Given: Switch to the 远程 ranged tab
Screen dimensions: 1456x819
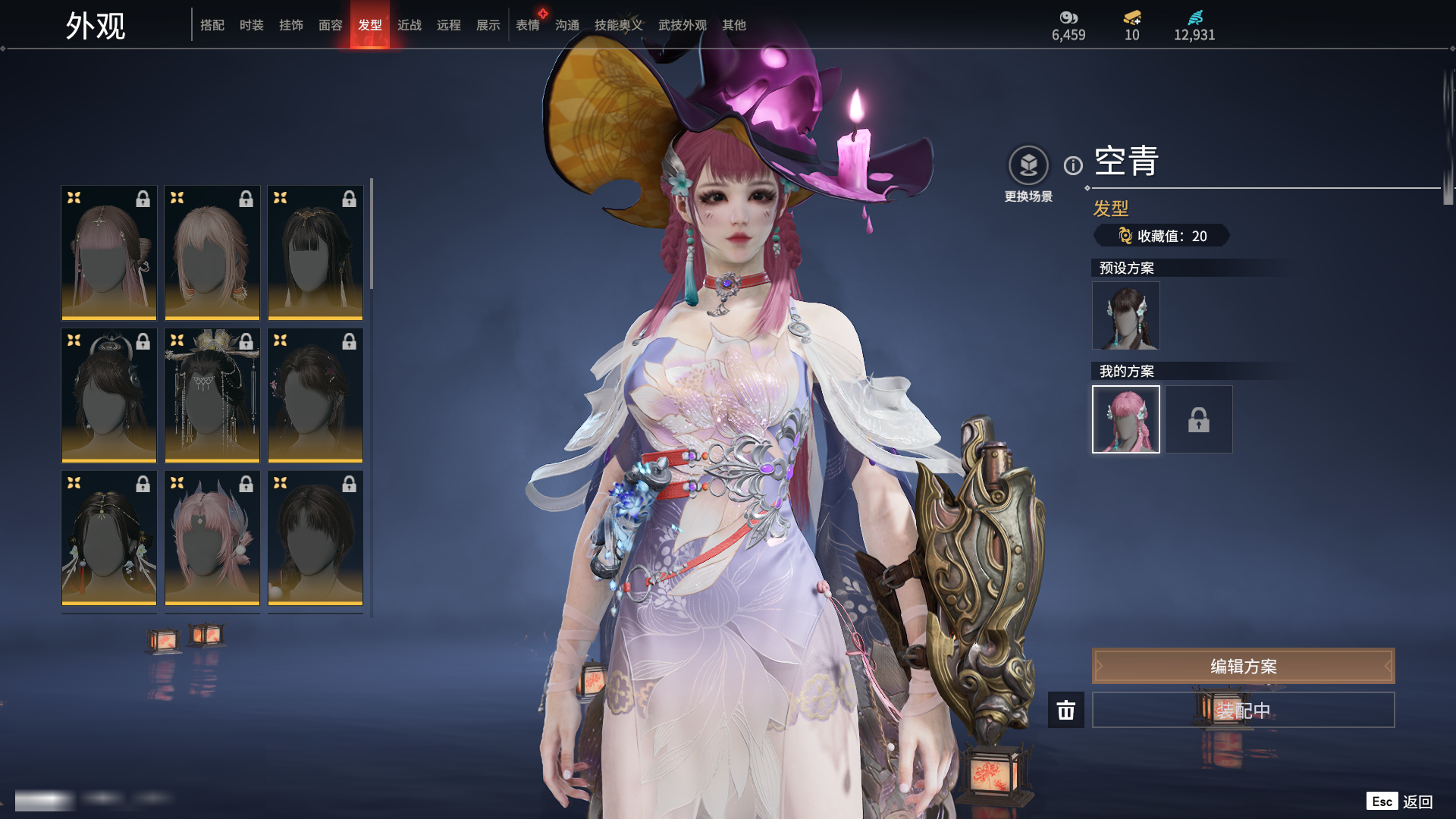Looking at the screenshot, I should [x=449, y=25].
